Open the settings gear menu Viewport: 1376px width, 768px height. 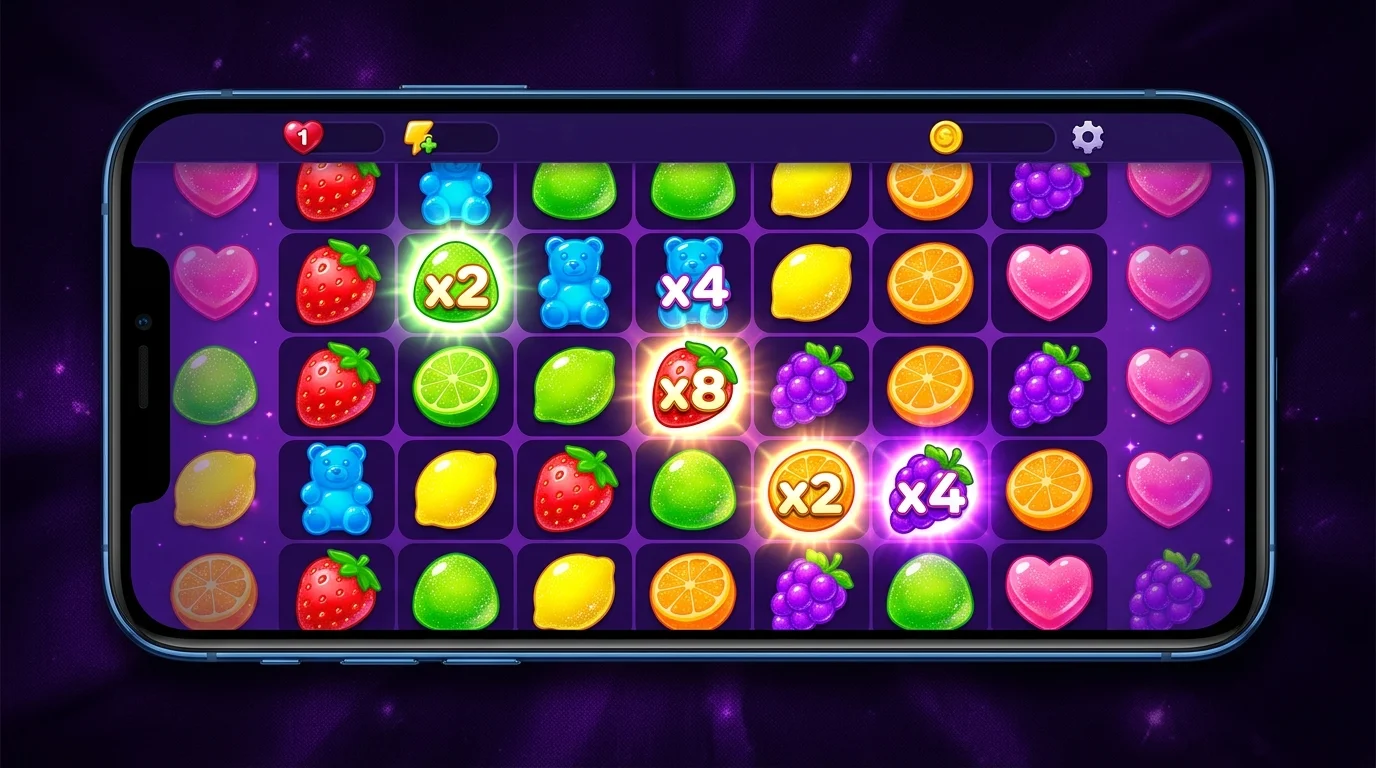tap(1087, 138)
